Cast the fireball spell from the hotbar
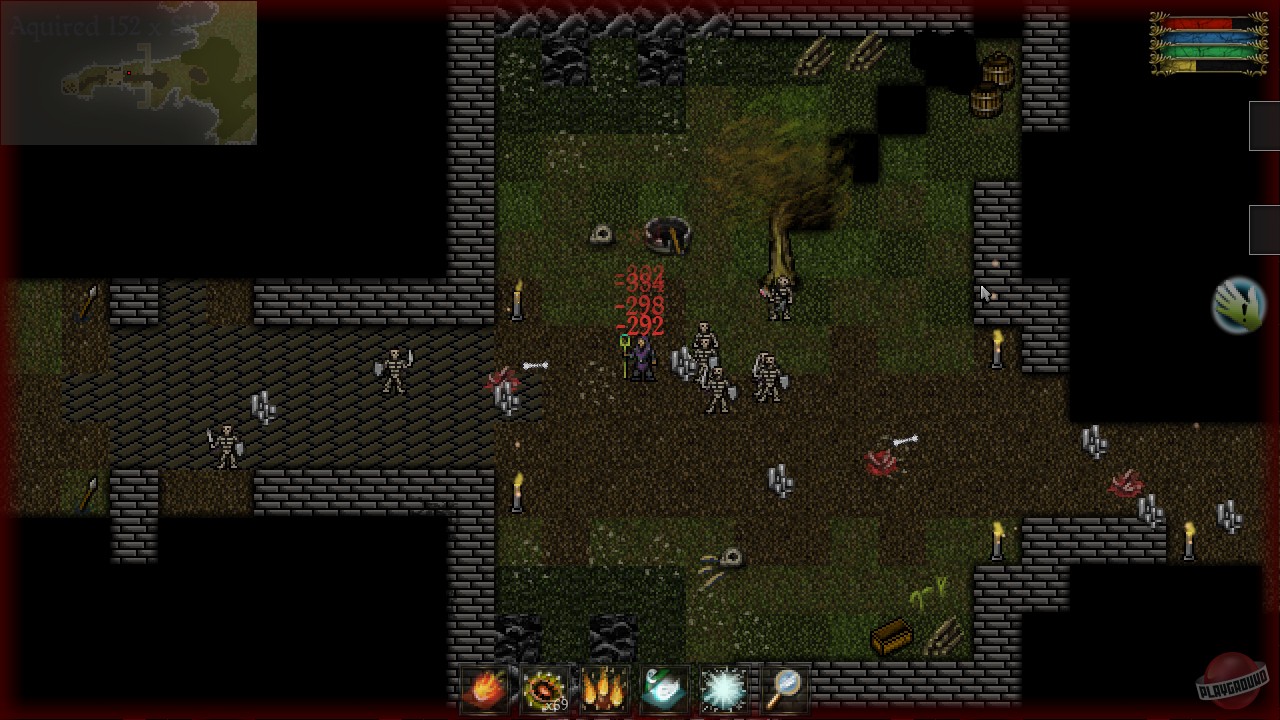 (x=486, y=688)
